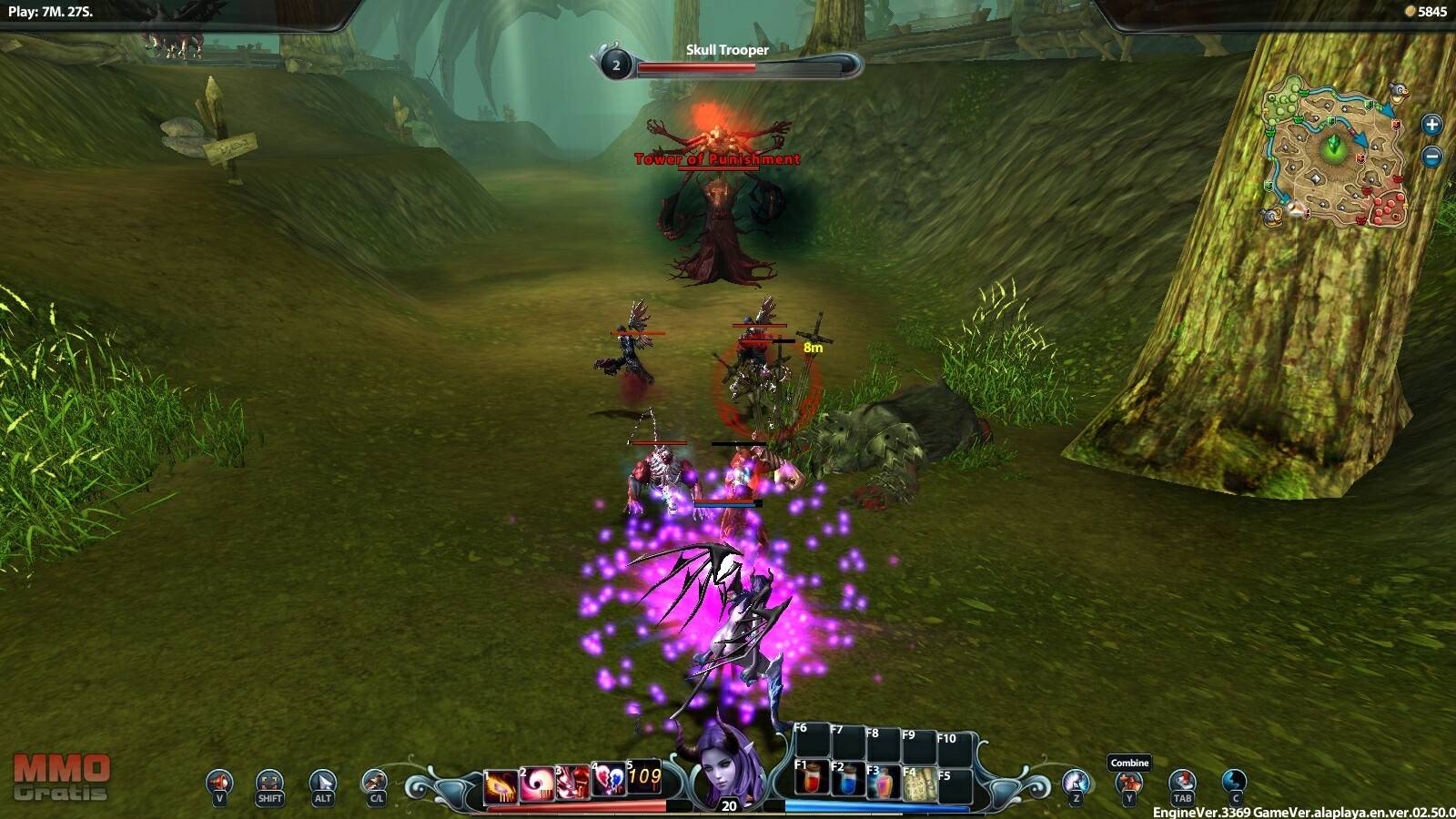This screenshot has width=1456, height=819.
Task: Open the Combine button labeled Y
Action: [x=1128, y=784]
